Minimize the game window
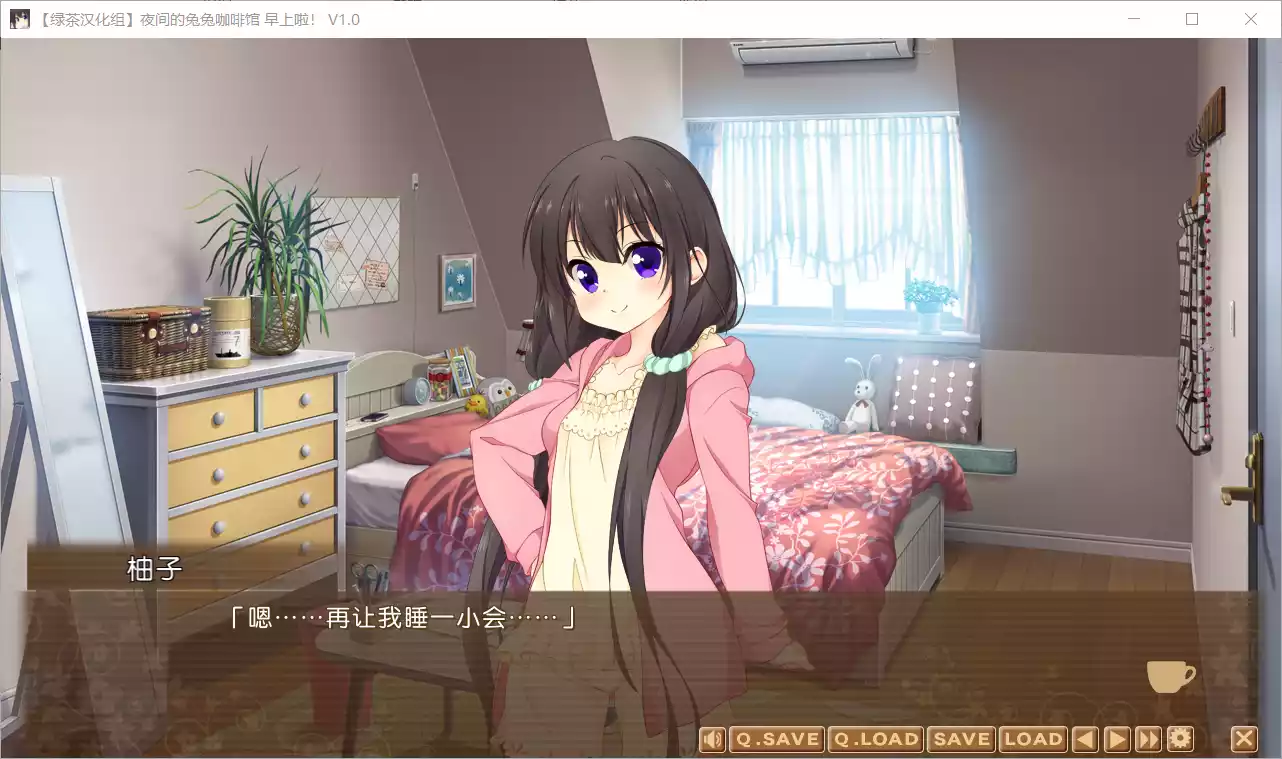This screenshot has height=759, width=1282. (1135, 19)
